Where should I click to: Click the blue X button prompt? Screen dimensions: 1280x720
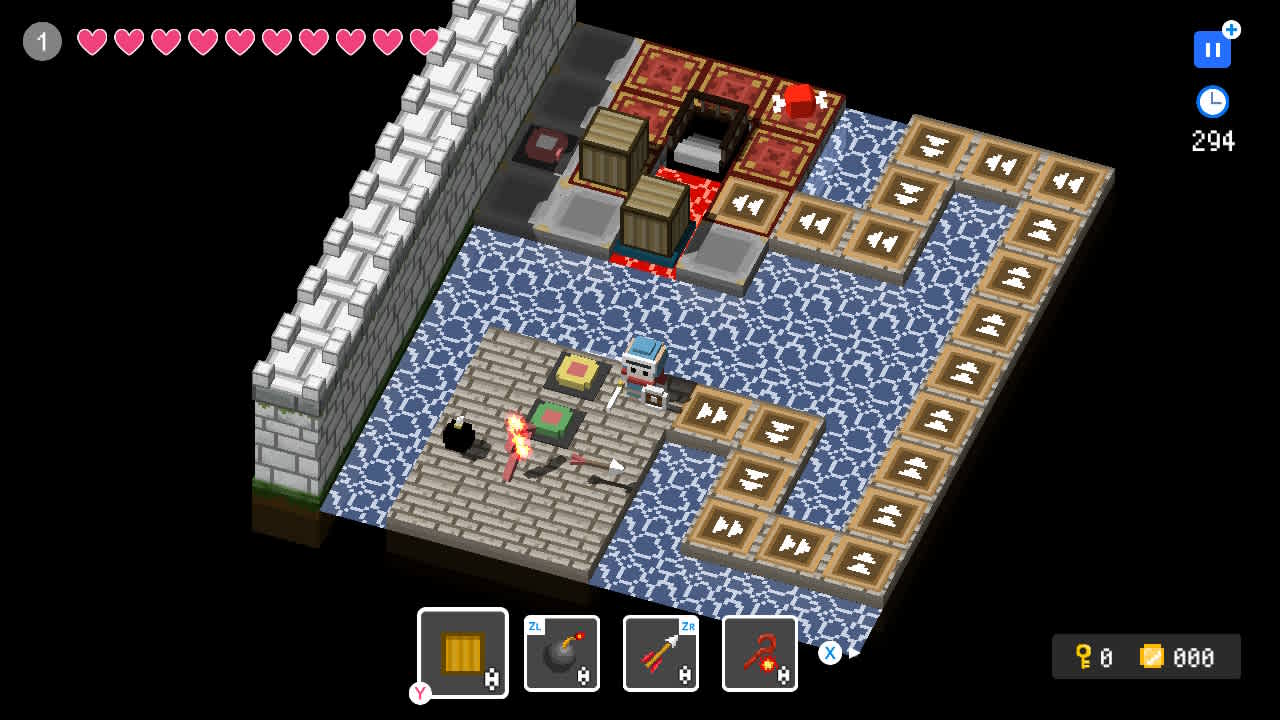[830, 653]
